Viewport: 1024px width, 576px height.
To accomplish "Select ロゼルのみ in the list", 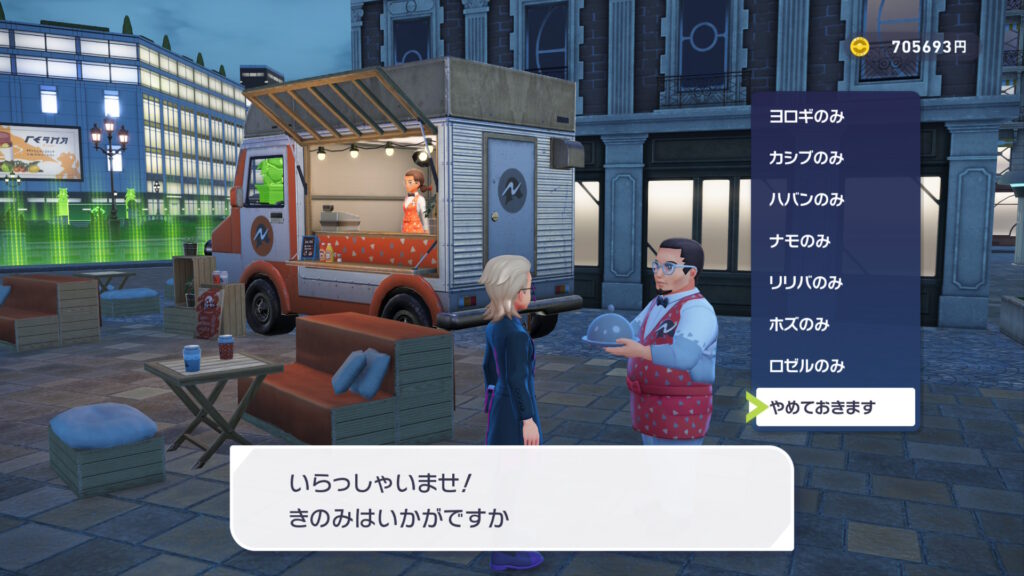I will click(x=835, y=365).
